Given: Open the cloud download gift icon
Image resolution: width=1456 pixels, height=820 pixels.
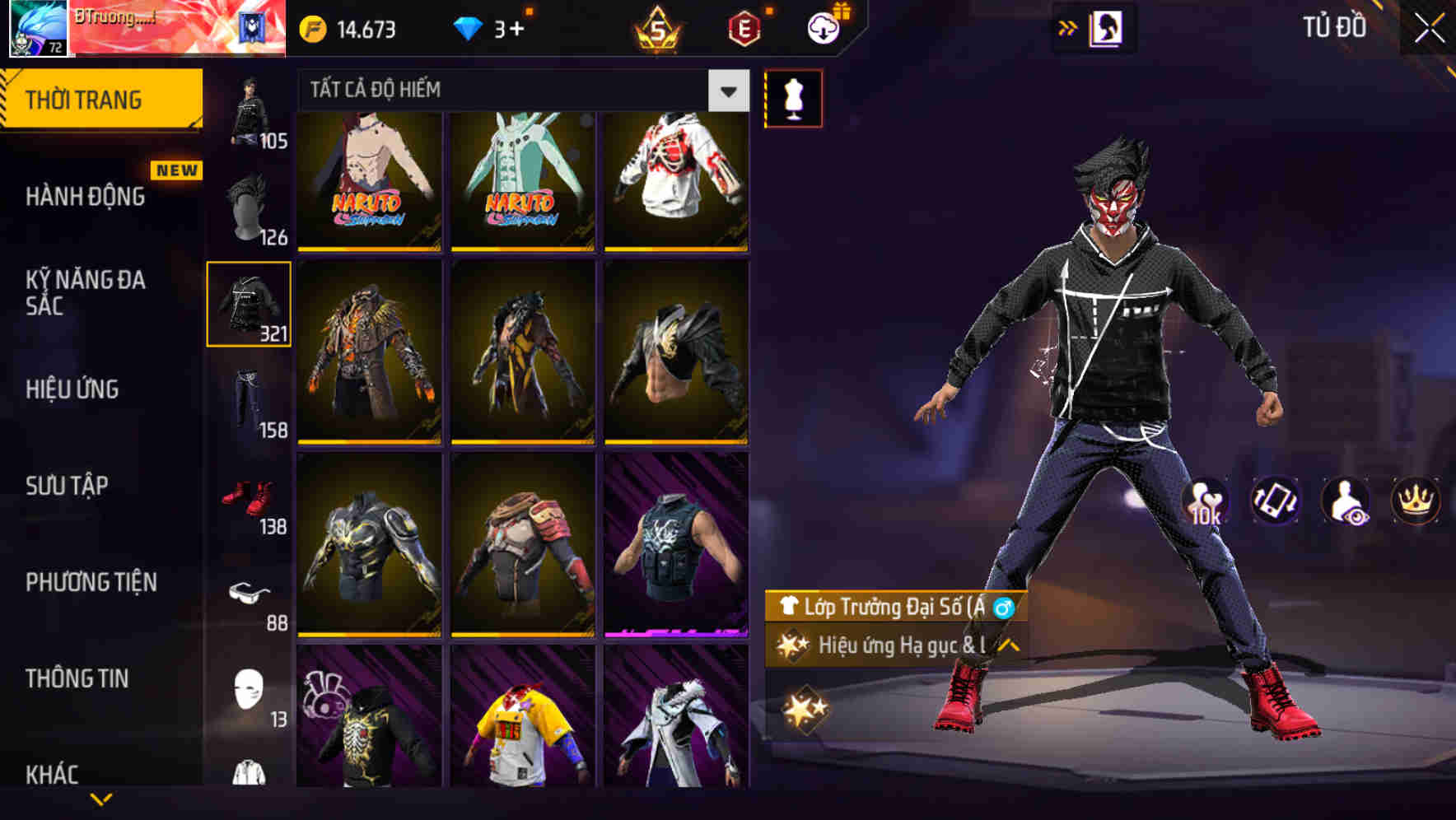Looking at the screenshot, I should tap(823, 27).
